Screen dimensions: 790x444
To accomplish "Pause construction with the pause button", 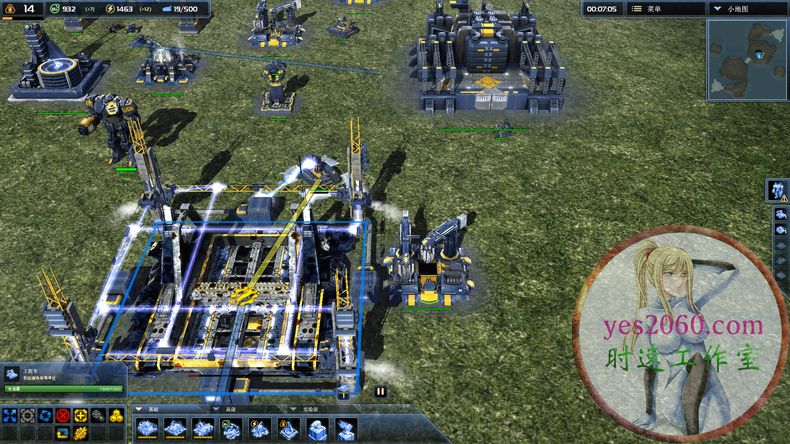I will [381, 392].
